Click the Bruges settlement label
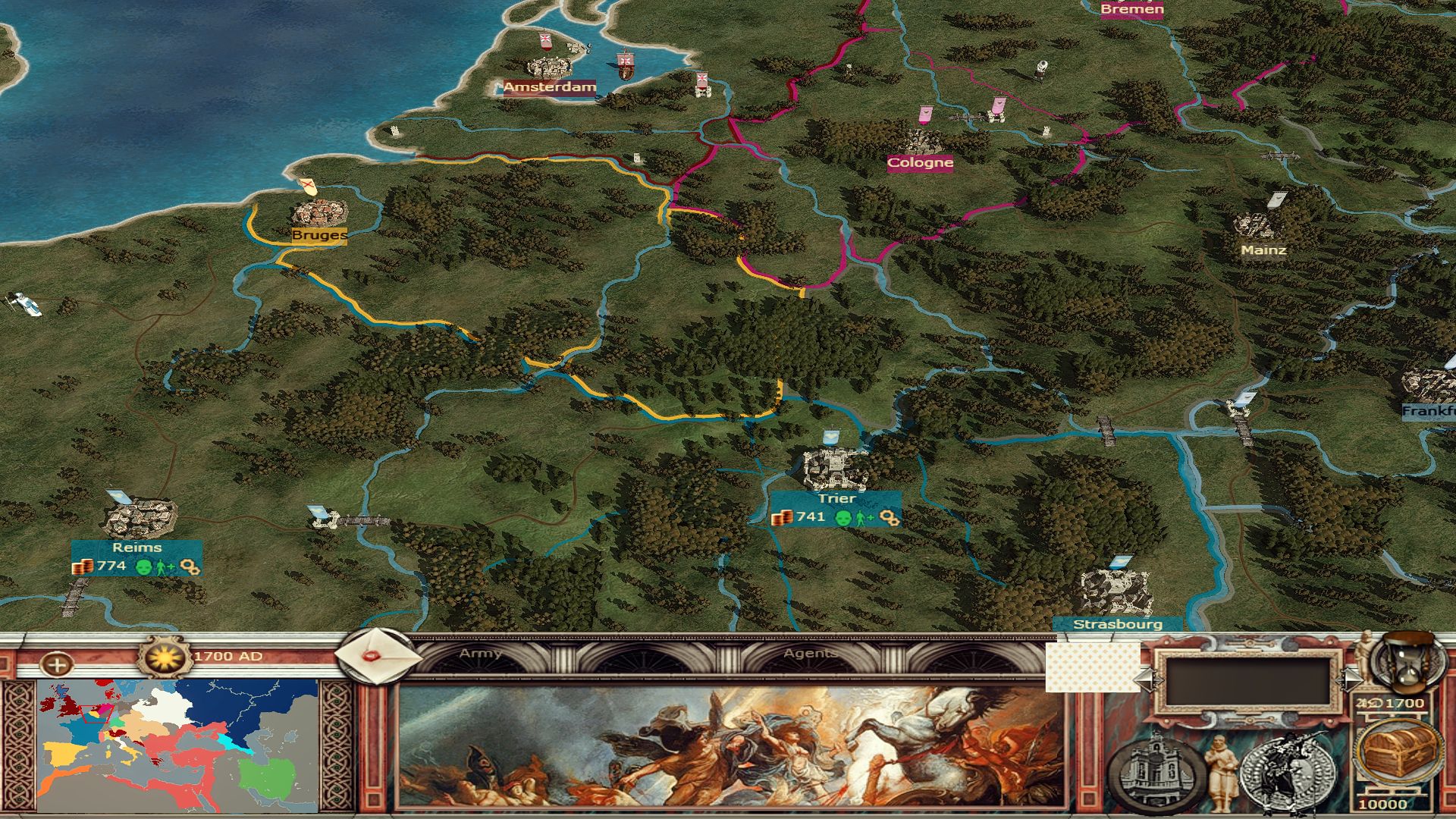 click(319, 235)
